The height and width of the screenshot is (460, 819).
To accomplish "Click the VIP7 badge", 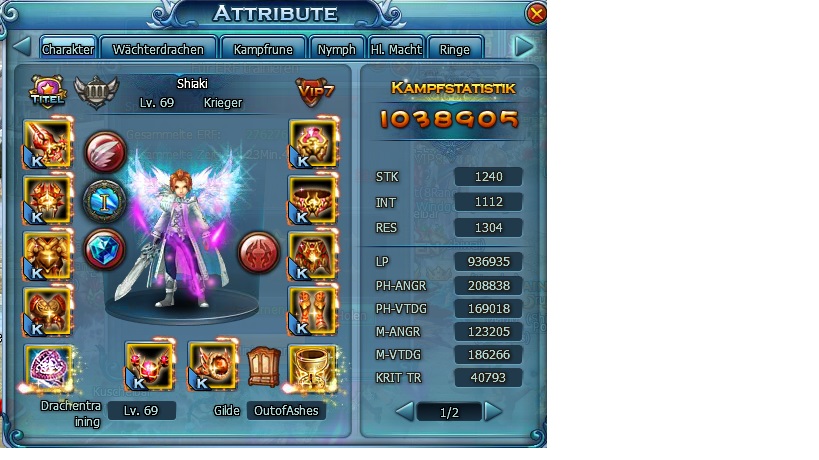I will coord(314,91).
